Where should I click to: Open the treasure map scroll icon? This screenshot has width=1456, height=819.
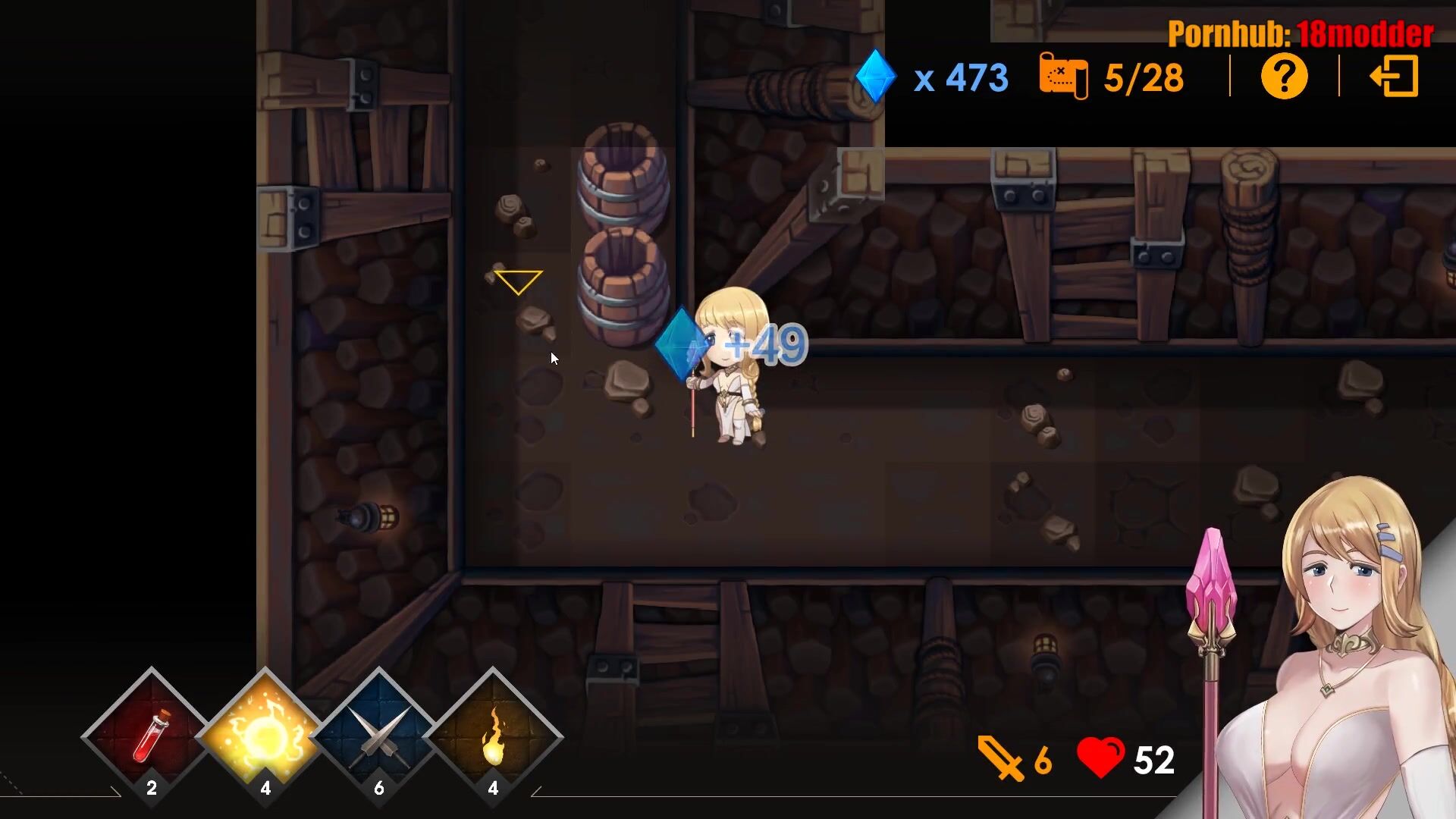tap(1063, 76)
